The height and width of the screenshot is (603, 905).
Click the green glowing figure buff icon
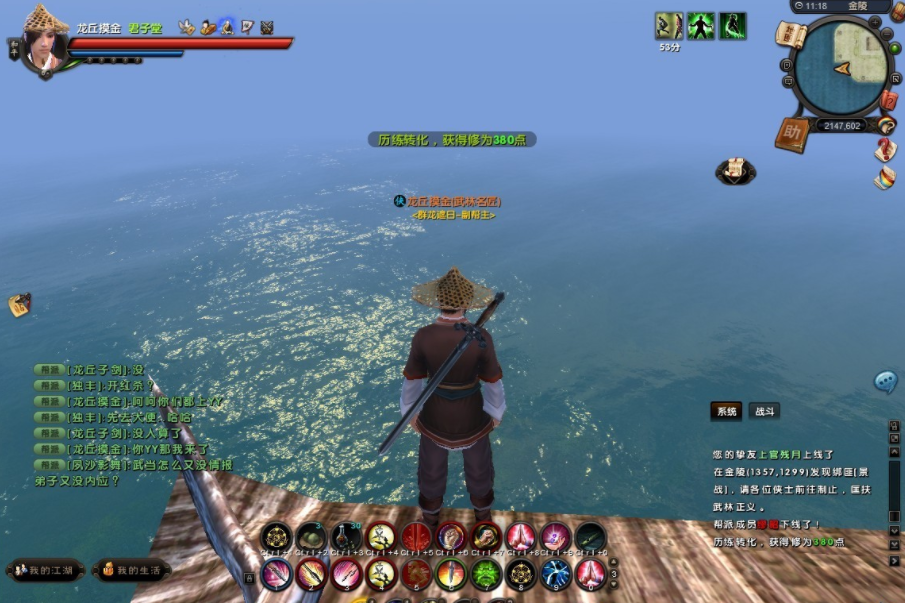click(700, 25)
